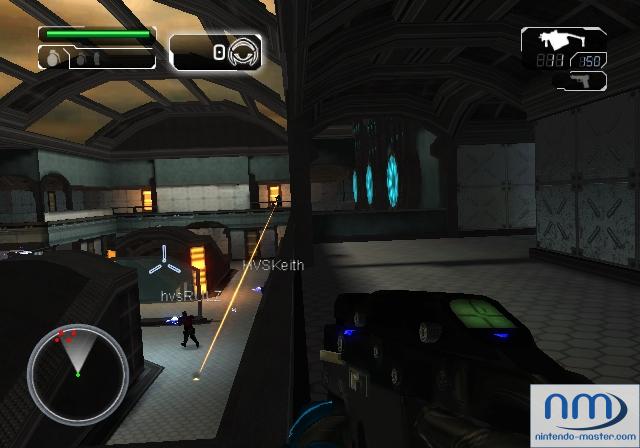This screenshot has width=640, height=448.
Task: Open the nintendo-master.com watermark logo
Action: [584, 412]
